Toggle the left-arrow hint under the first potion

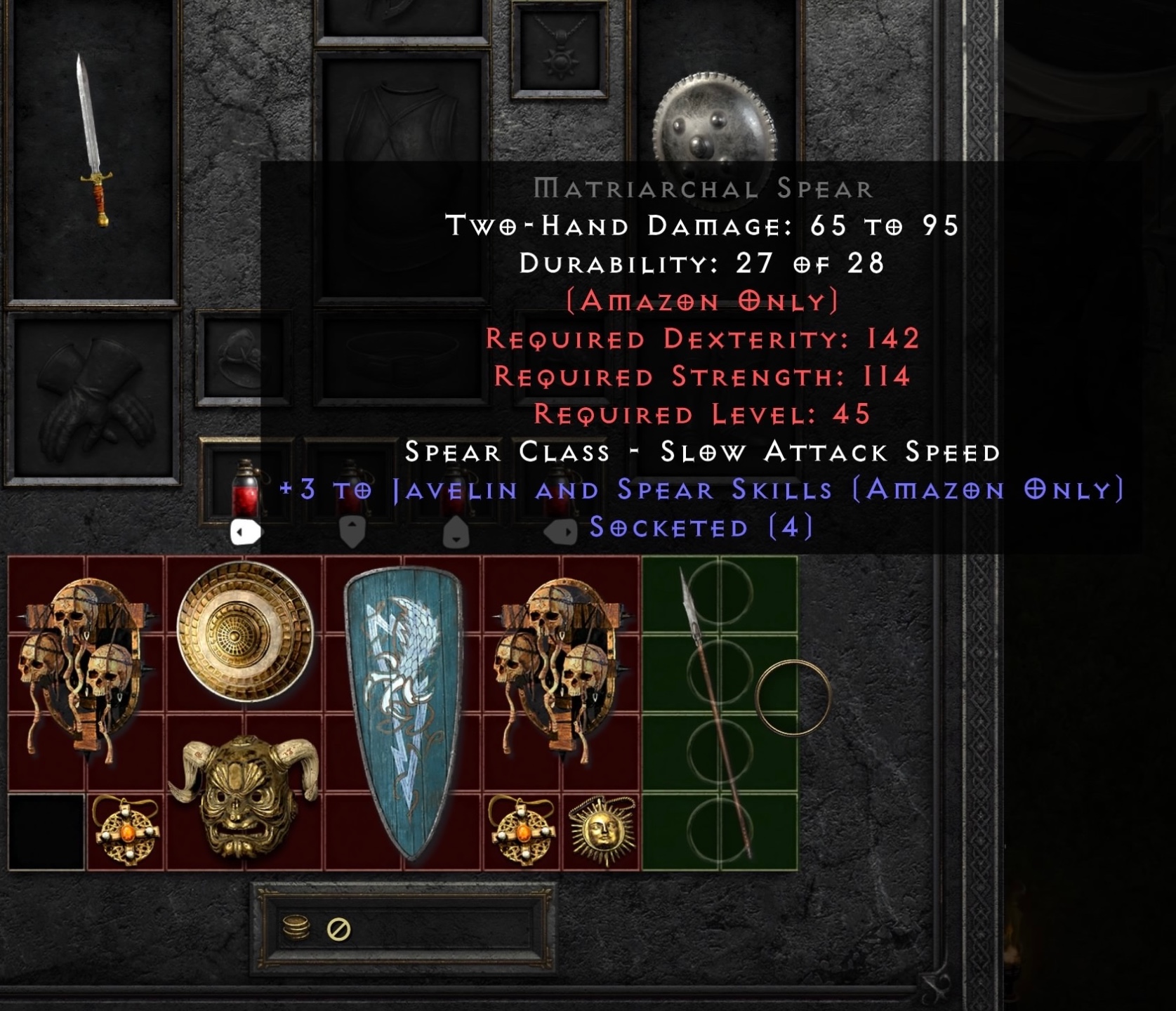coord(246,532)
